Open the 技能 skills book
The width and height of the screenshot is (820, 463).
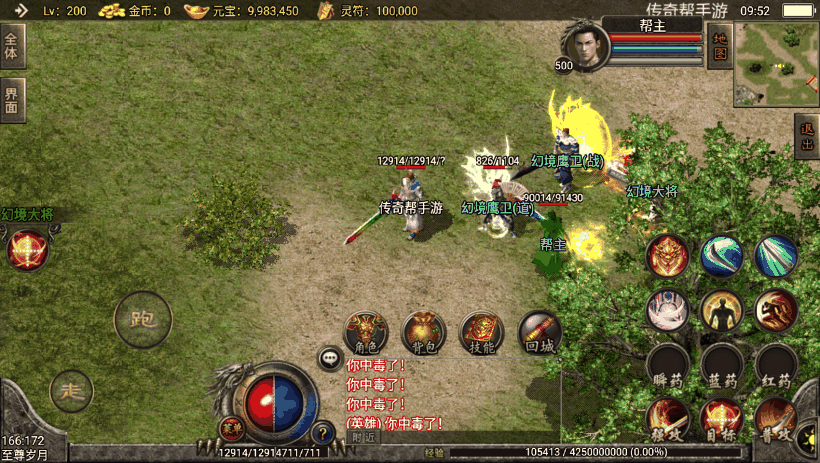point(482,333)
